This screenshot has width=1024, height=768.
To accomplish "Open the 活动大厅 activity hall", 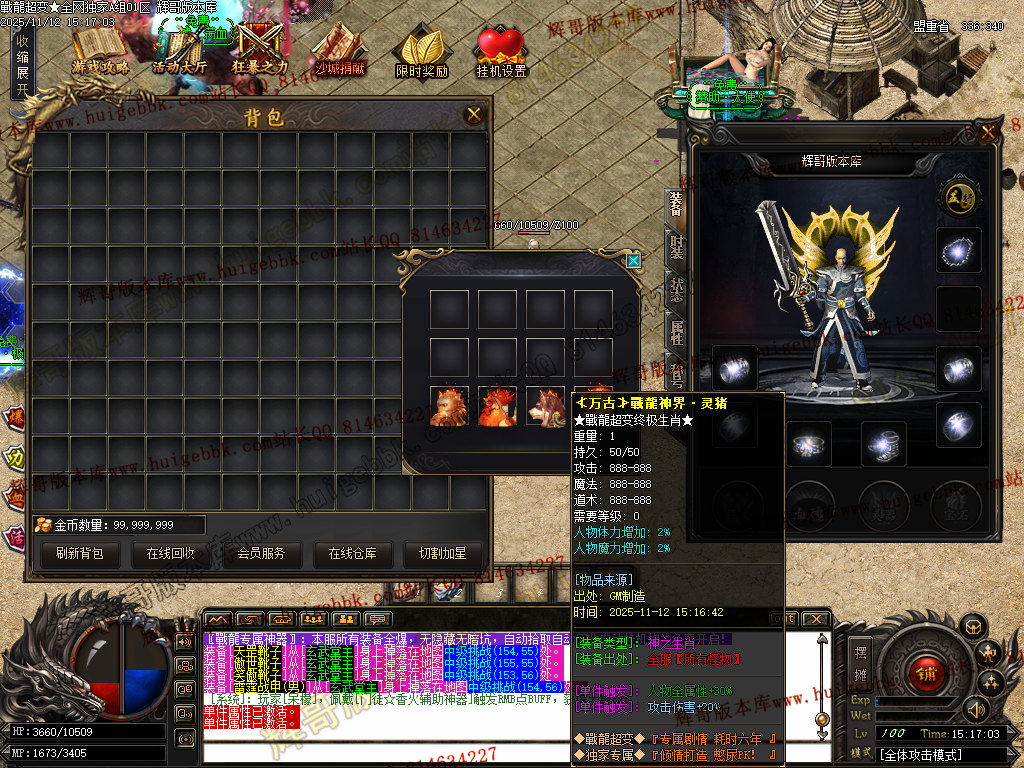I will click(x=179, y=50).
